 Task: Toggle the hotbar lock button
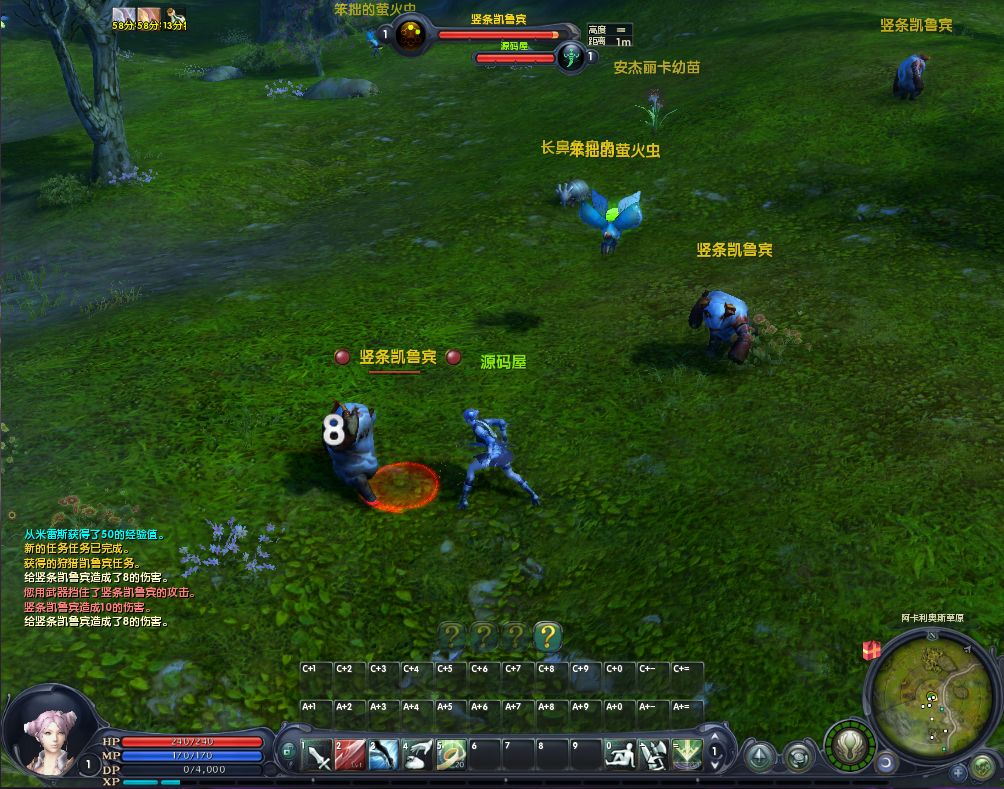pyautogui.click(x=287, y=750)
